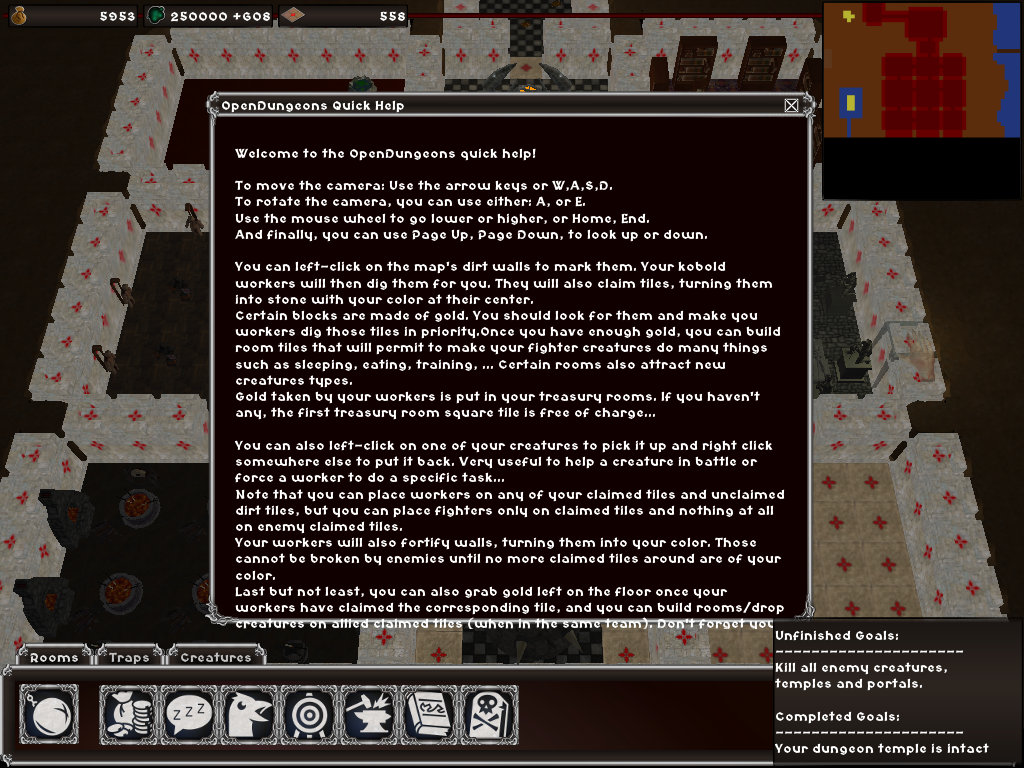Select the training room target icon
Screen dimensions: 1024x768
(x=309, y=714)
